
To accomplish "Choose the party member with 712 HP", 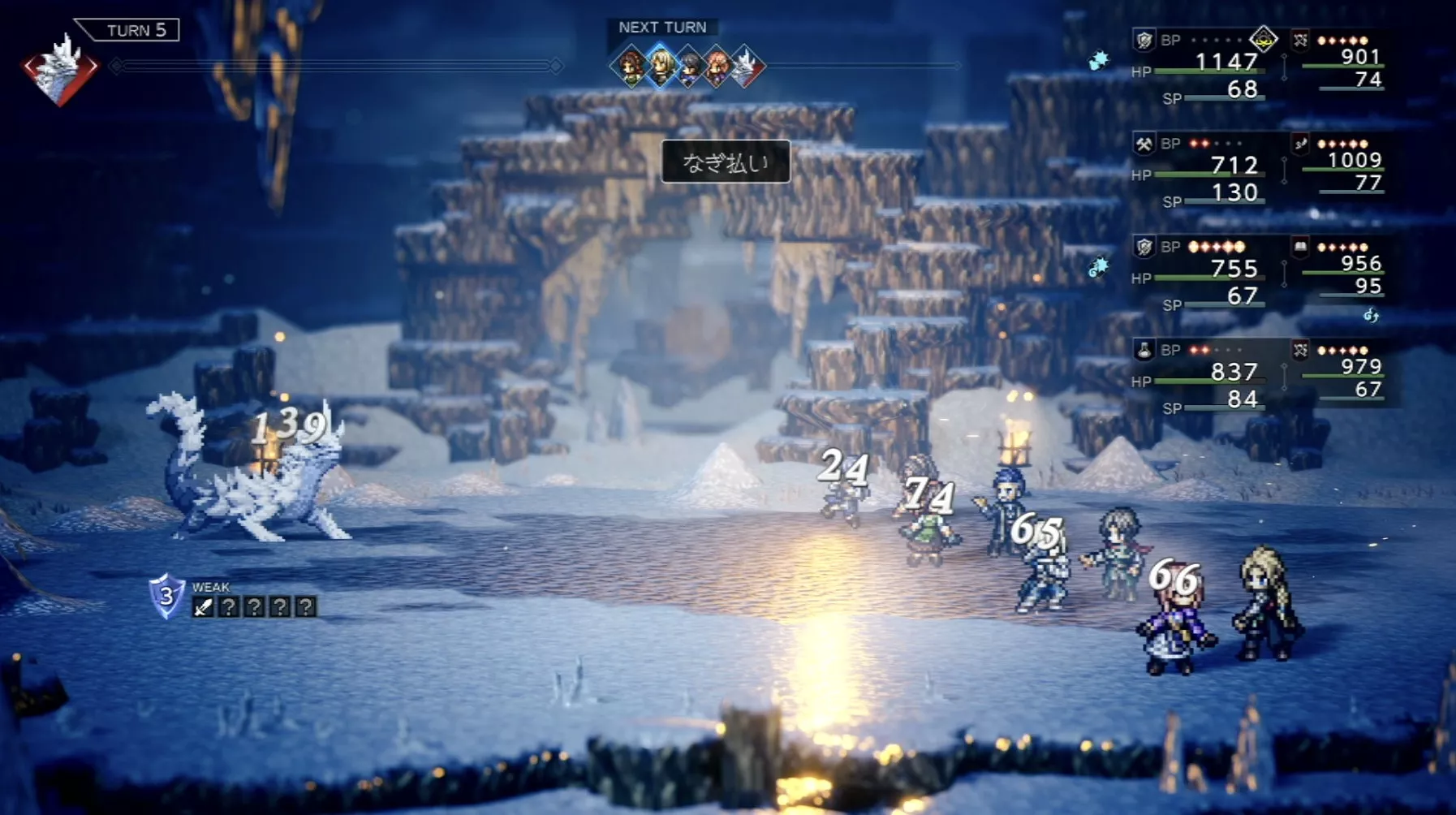I will click(x=1234, y=166).
